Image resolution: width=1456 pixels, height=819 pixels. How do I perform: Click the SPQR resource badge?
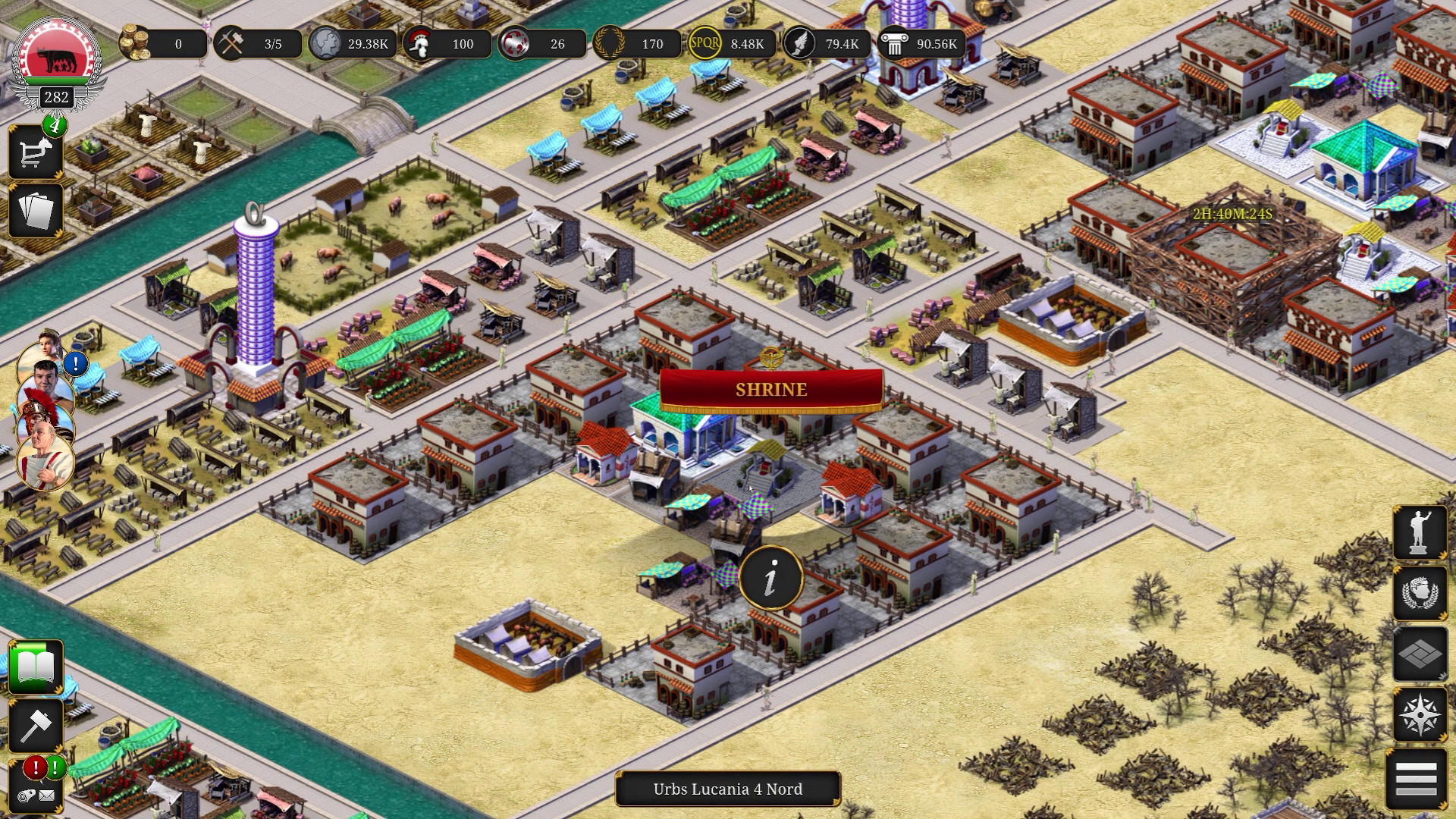point(705,44)
